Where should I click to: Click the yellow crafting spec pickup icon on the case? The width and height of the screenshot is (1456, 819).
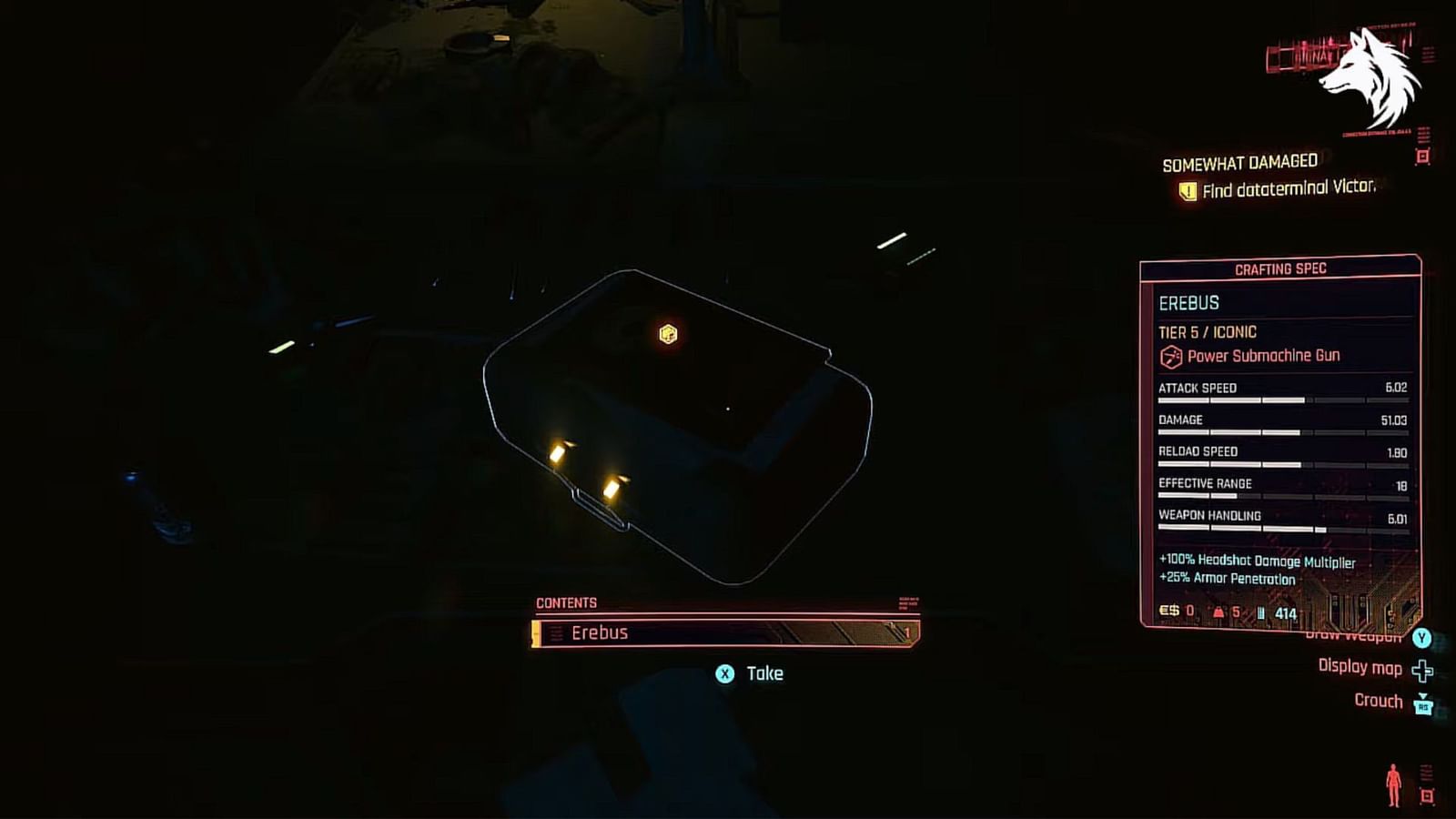[669, 334]
